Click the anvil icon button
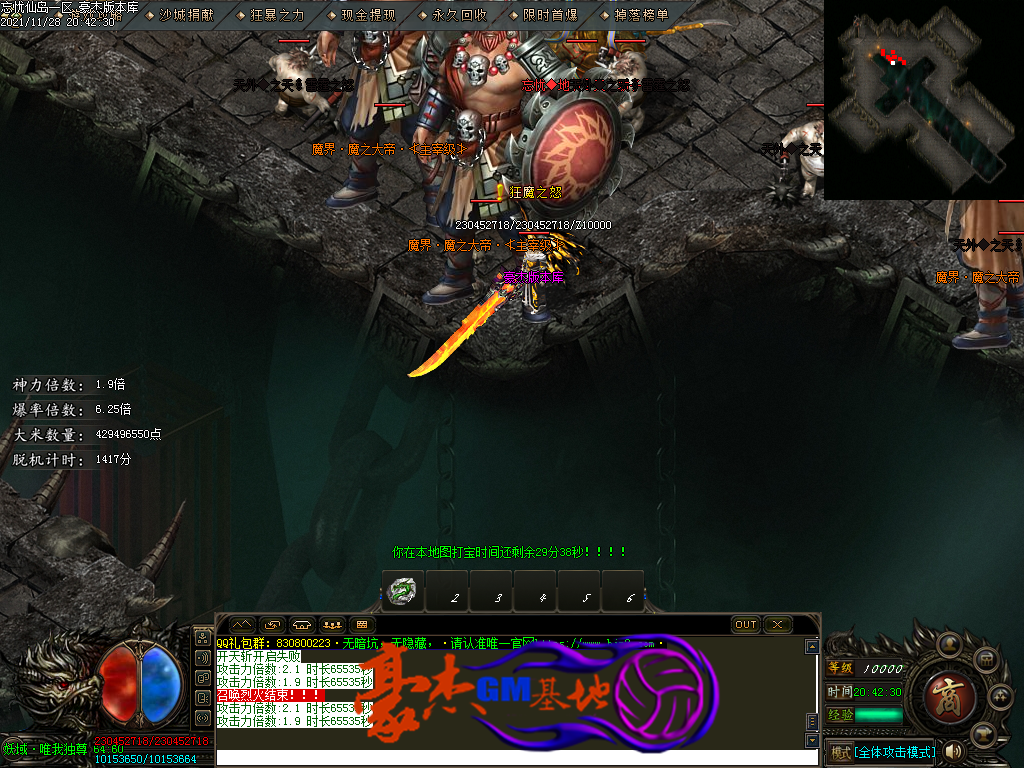The width and height of the screenshot is (1024, 768). point(985,733)
